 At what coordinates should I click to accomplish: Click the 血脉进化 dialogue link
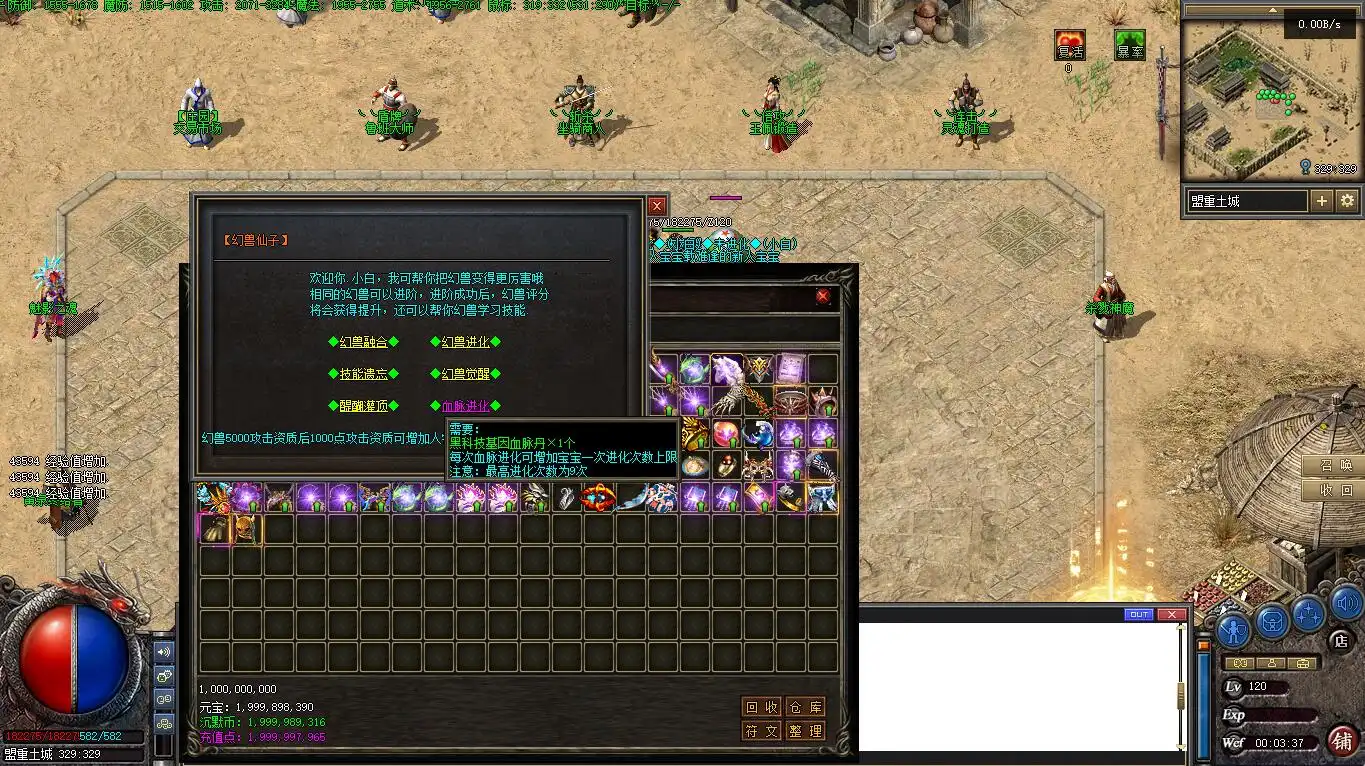tap(466, 406)
